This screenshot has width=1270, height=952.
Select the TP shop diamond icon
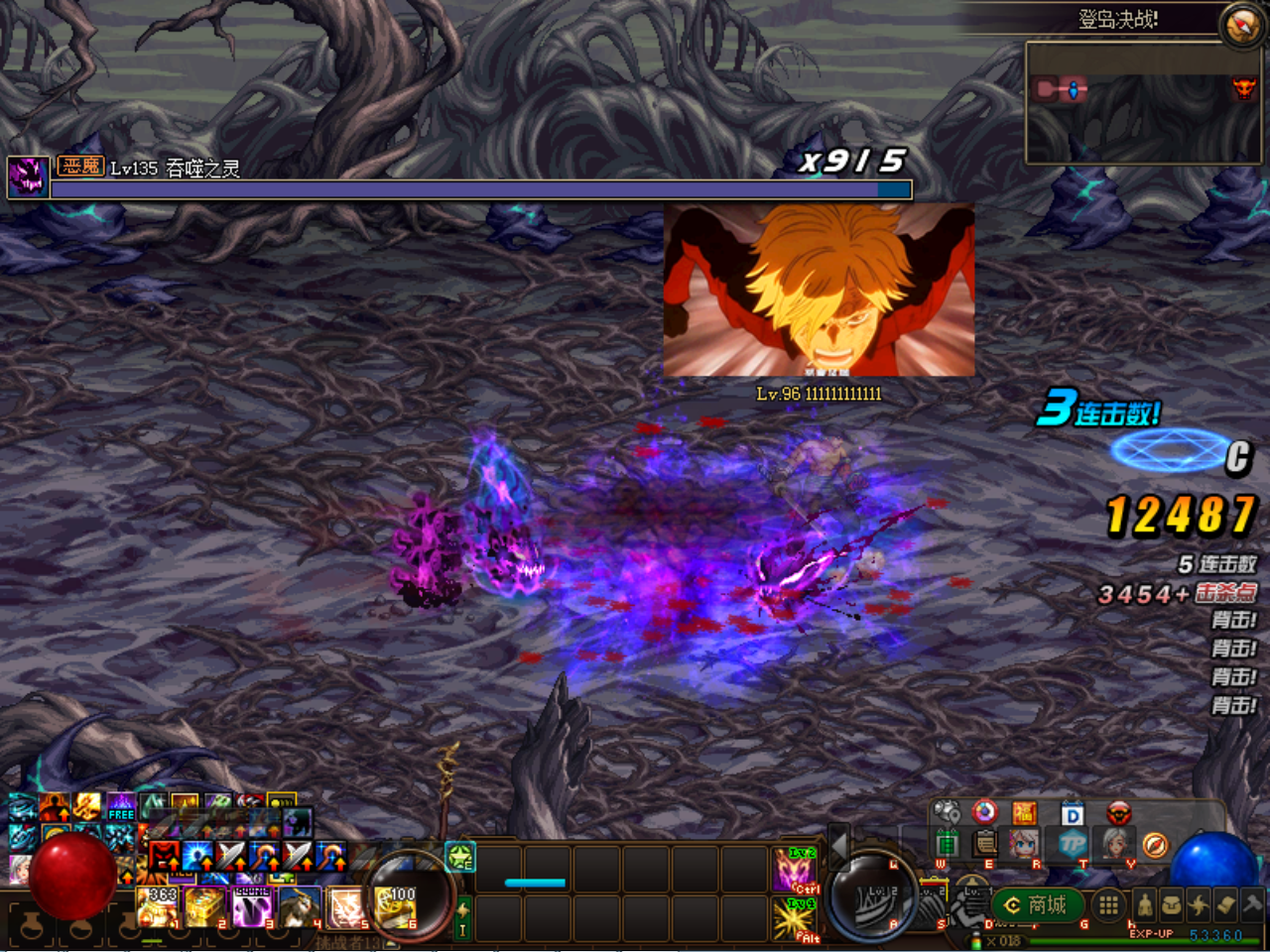1075,845
